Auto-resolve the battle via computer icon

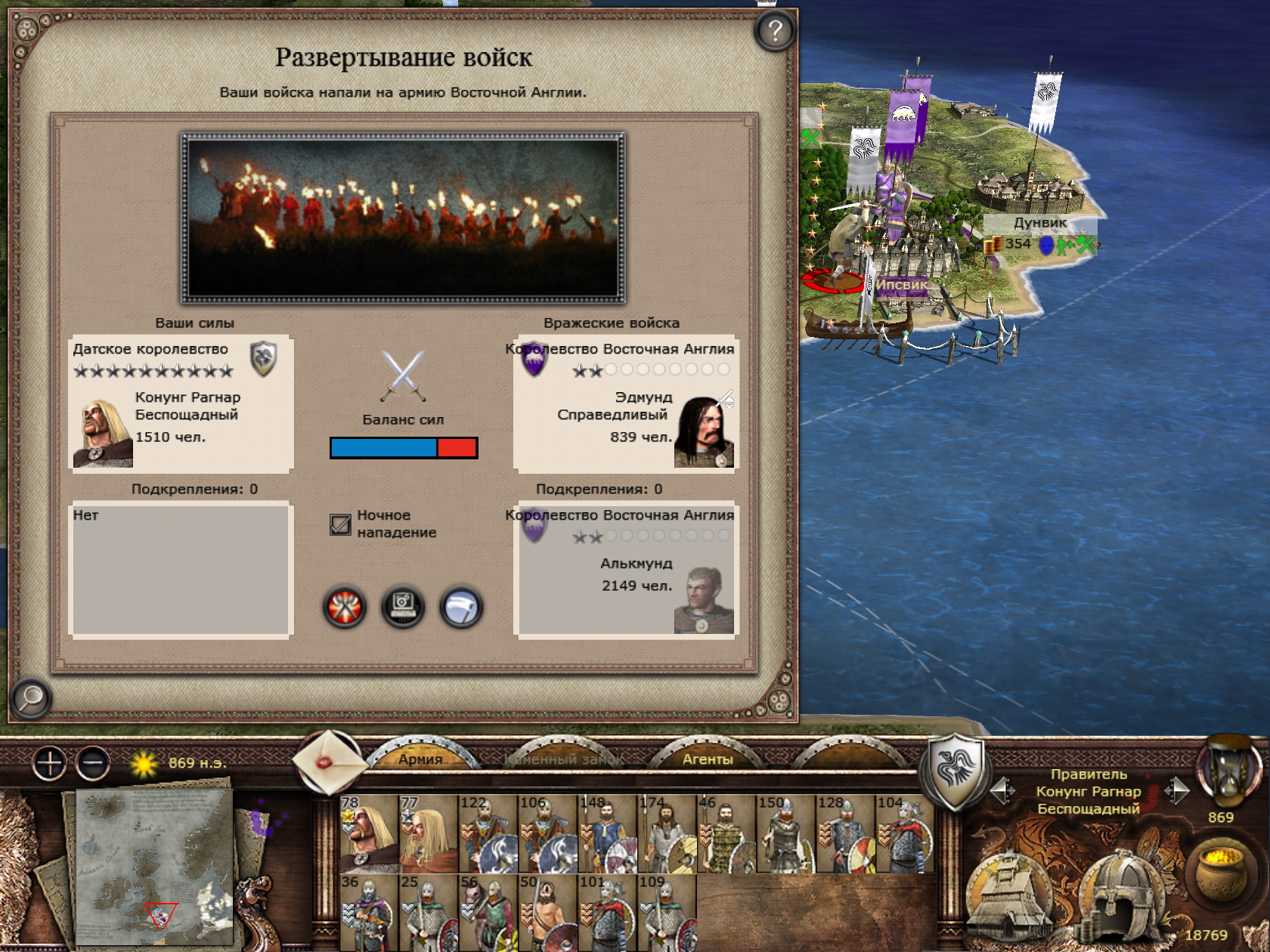point(403,607)
